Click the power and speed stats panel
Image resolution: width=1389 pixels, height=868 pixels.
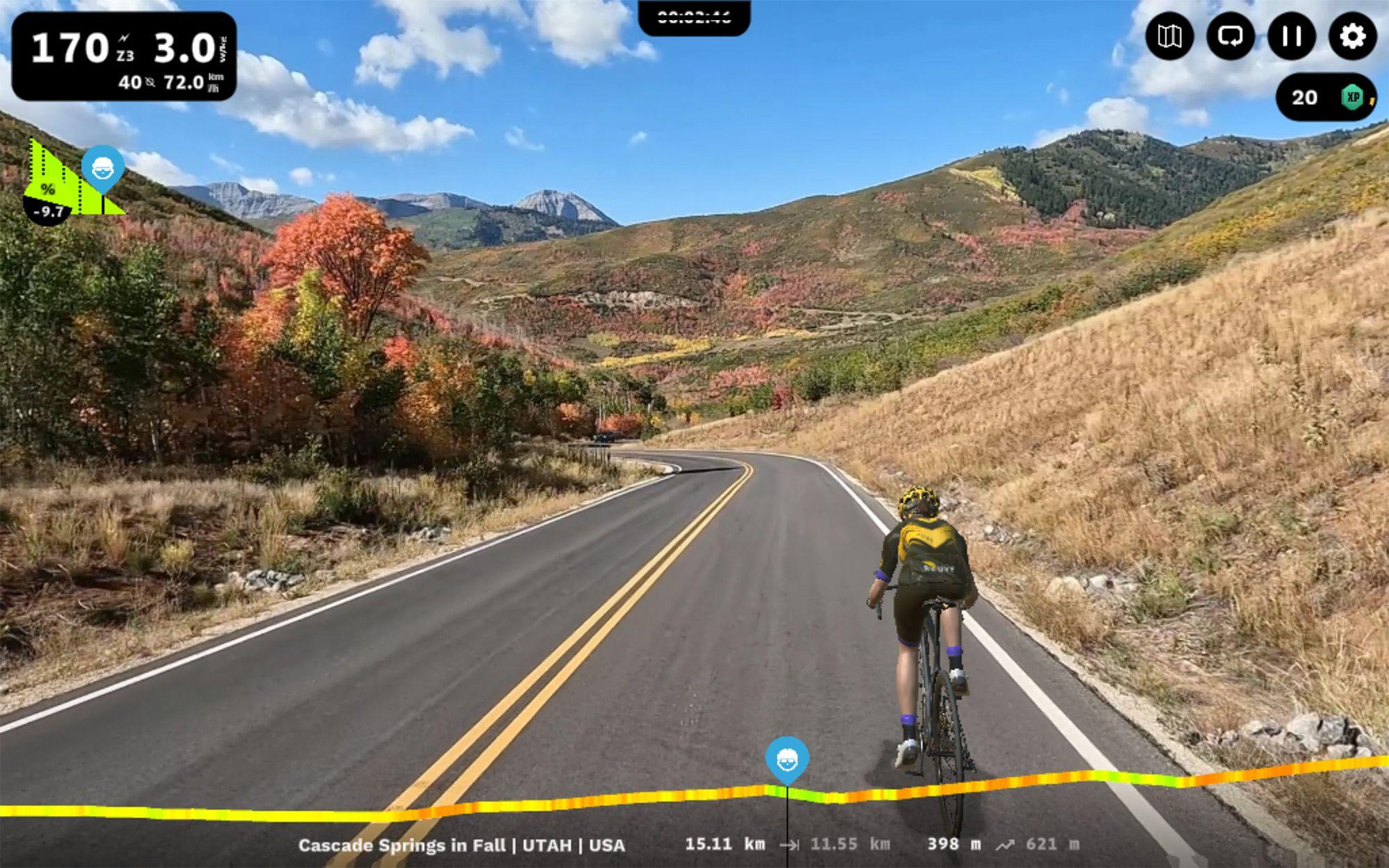[x=124, y=57]
